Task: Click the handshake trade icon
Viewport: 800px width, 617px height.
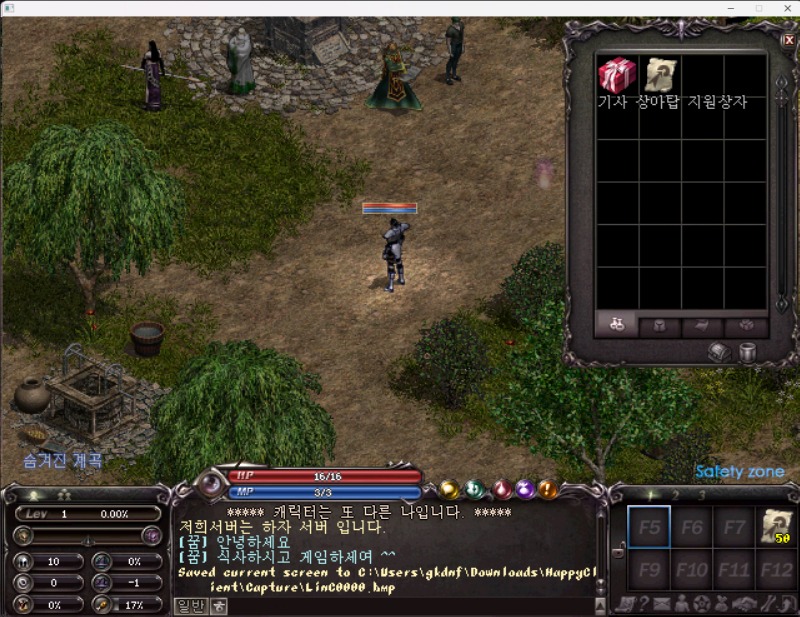Action: (x=743, y=603)
